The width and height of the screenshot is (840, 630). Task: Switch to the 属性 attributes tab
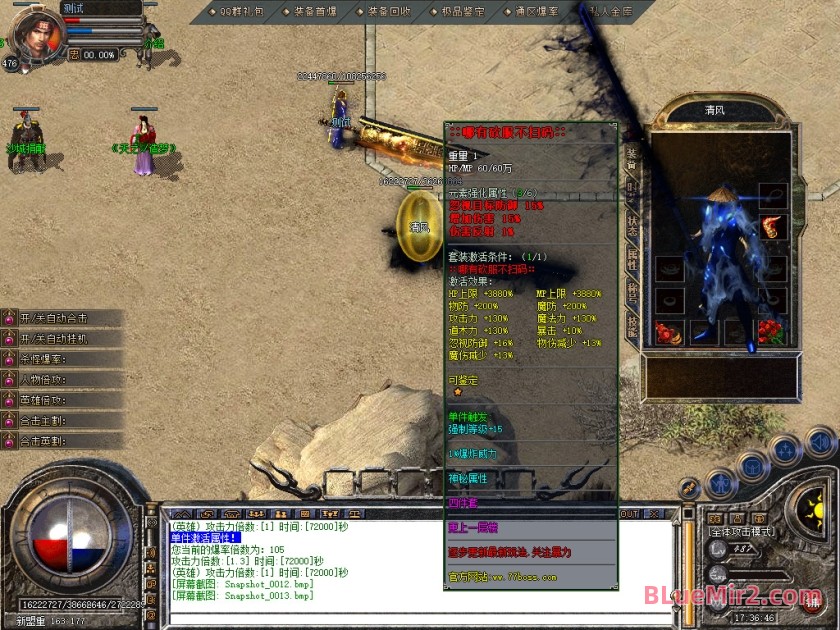coord(632,259)
